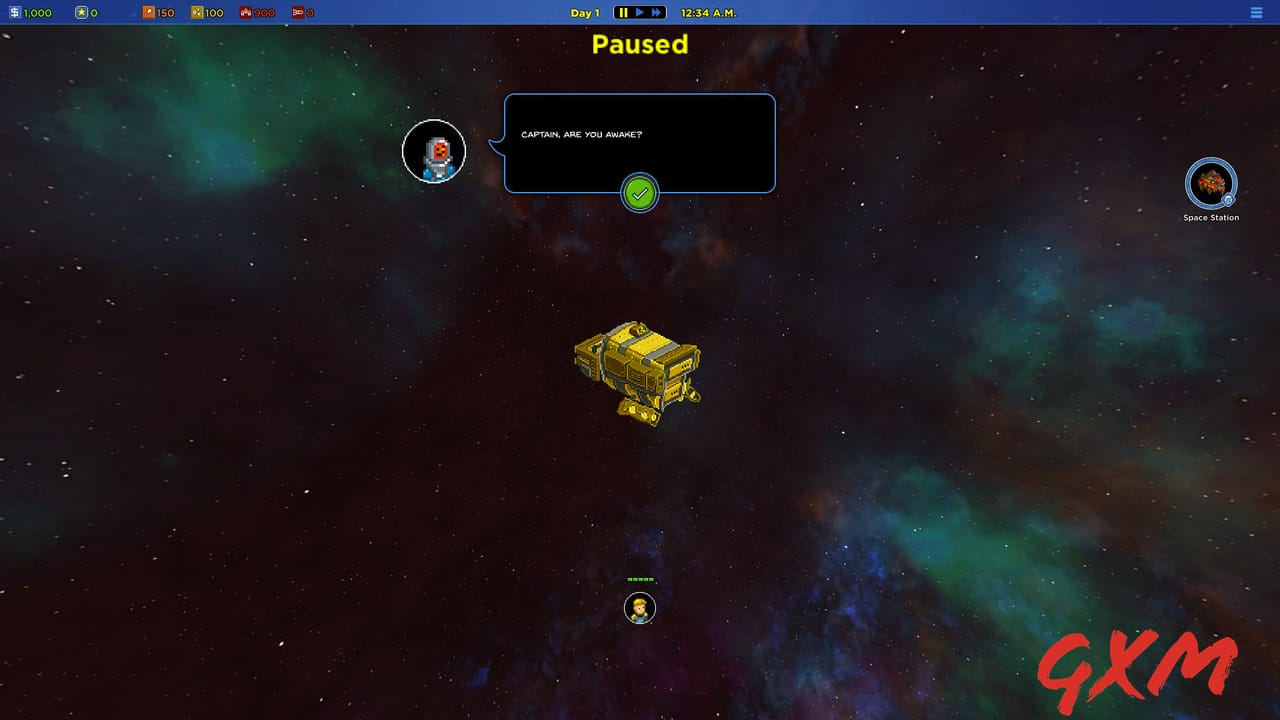
Task: Click the red ship resource icon showing 900
Action: point(245,12)
